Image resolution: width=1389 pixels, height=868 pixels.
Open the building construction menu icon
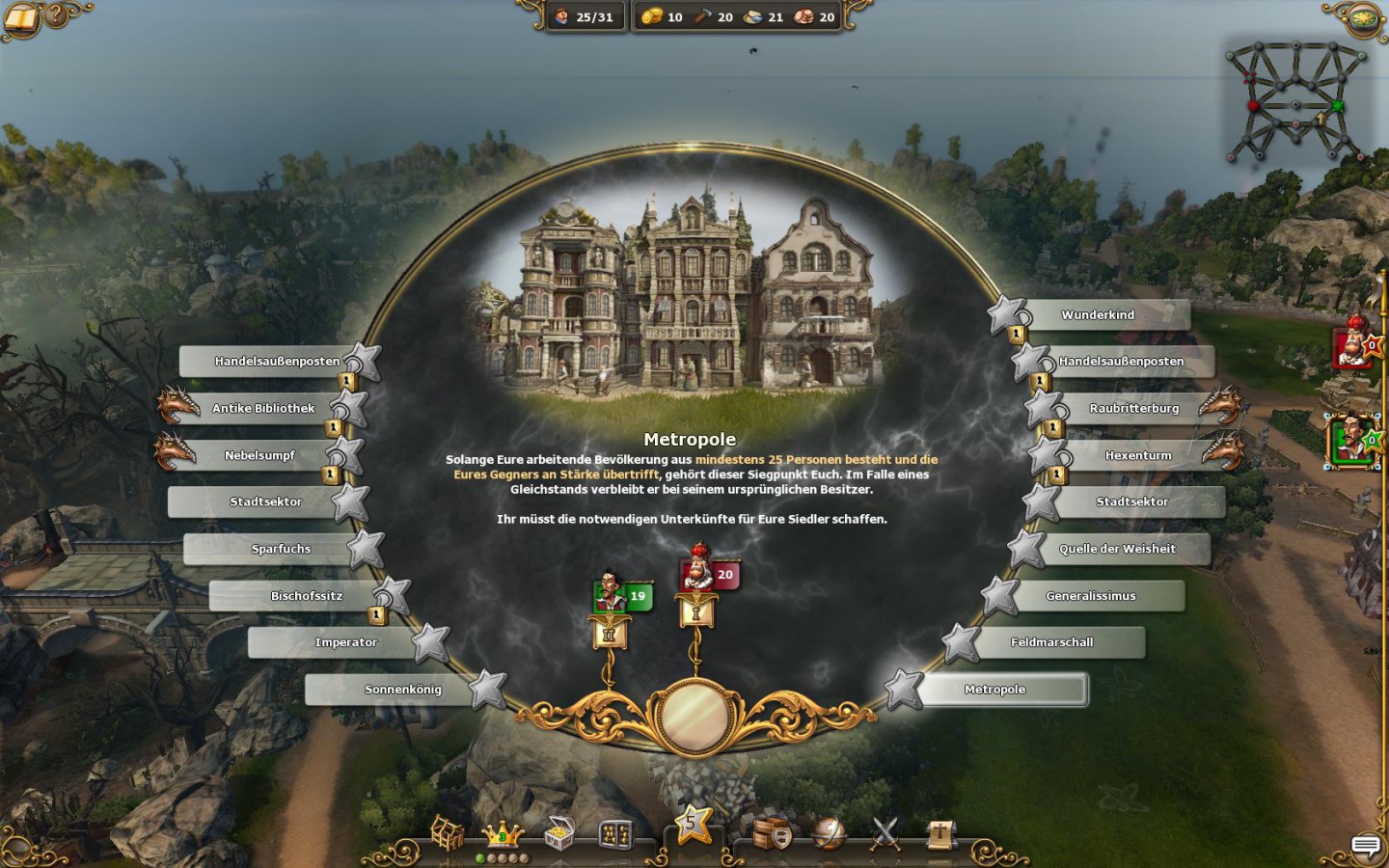[x=447, y=833]
